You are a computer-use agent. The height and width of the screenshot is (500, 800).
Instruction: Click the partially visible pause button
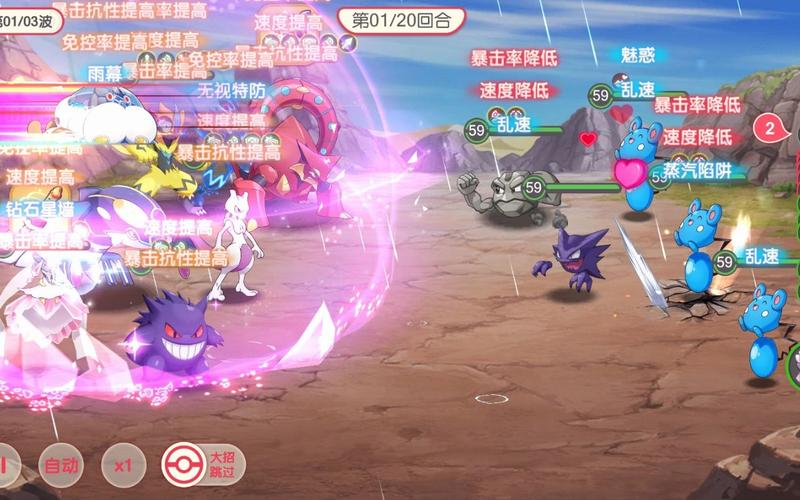pyautogui.click(x=6, y=465)
